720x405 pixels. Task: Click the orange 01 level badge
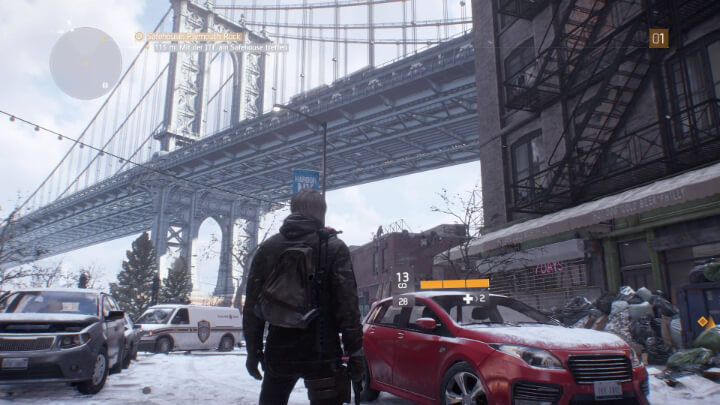658,38
